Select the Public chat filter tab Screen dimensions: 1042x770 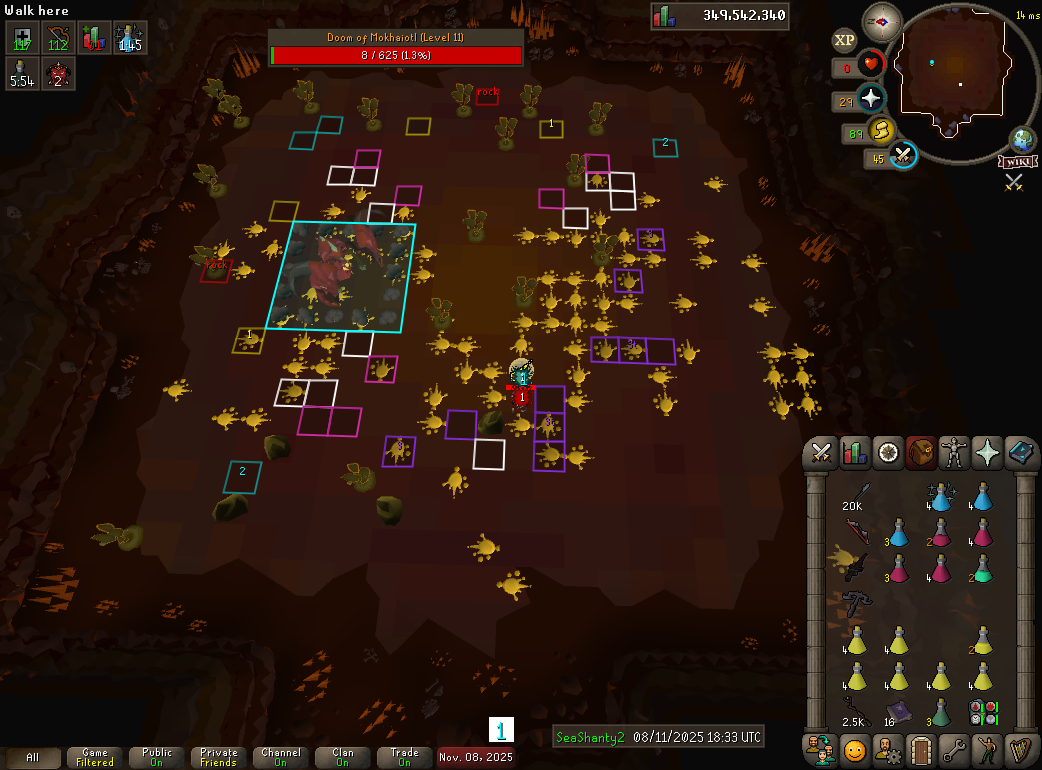157,757
